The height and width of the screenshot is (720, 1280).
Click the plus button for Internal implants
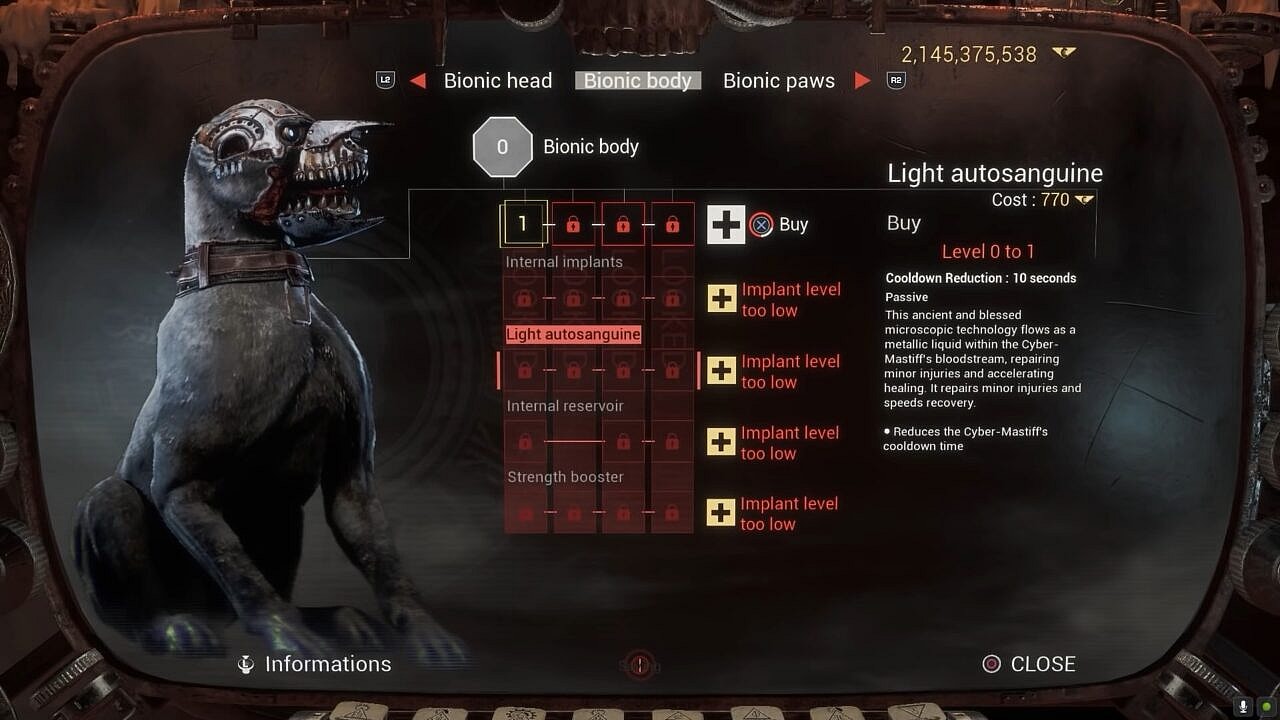point(721,299)
